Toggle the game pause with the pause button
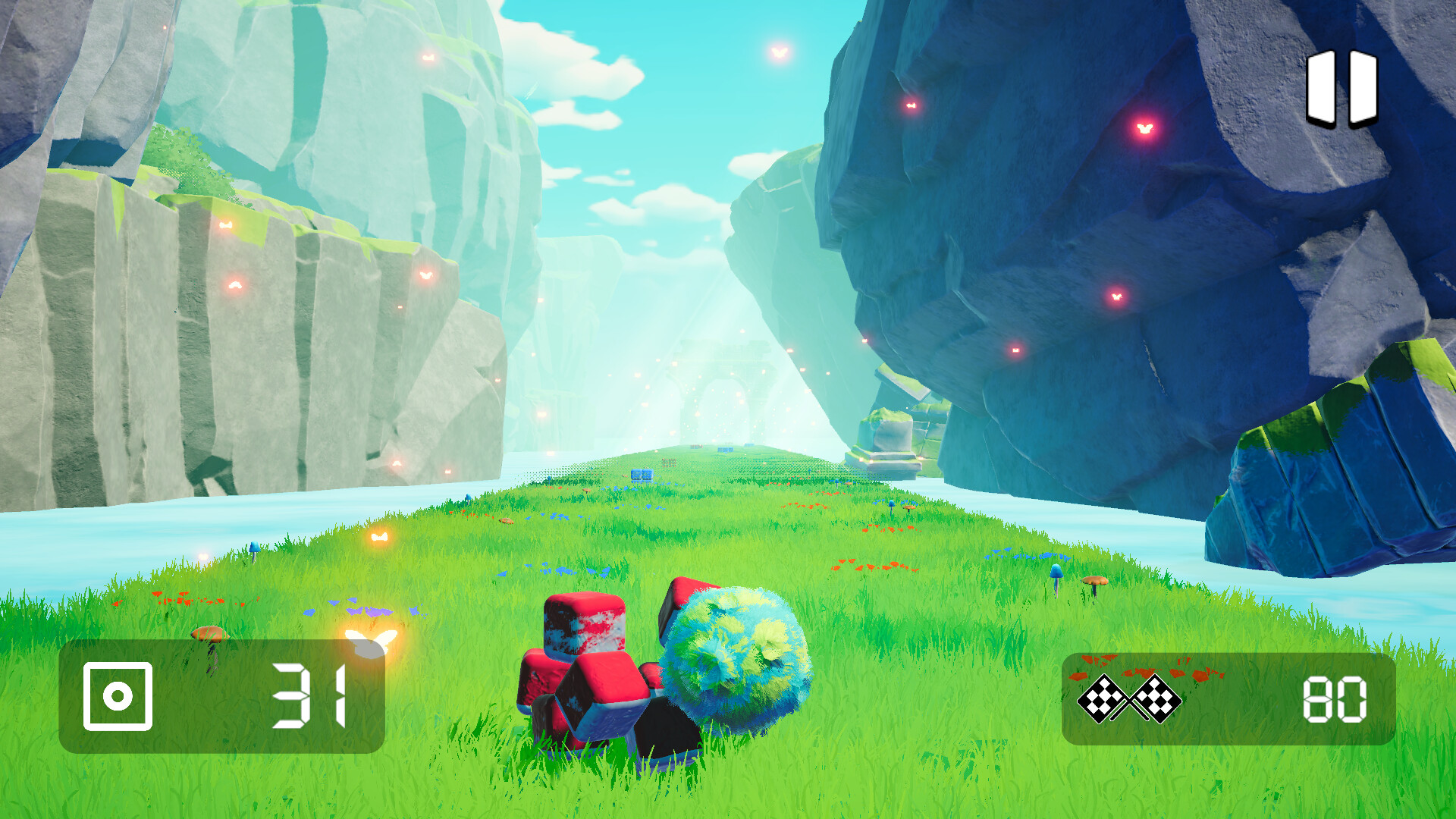1456x819 pixels. coord(1341,89)
